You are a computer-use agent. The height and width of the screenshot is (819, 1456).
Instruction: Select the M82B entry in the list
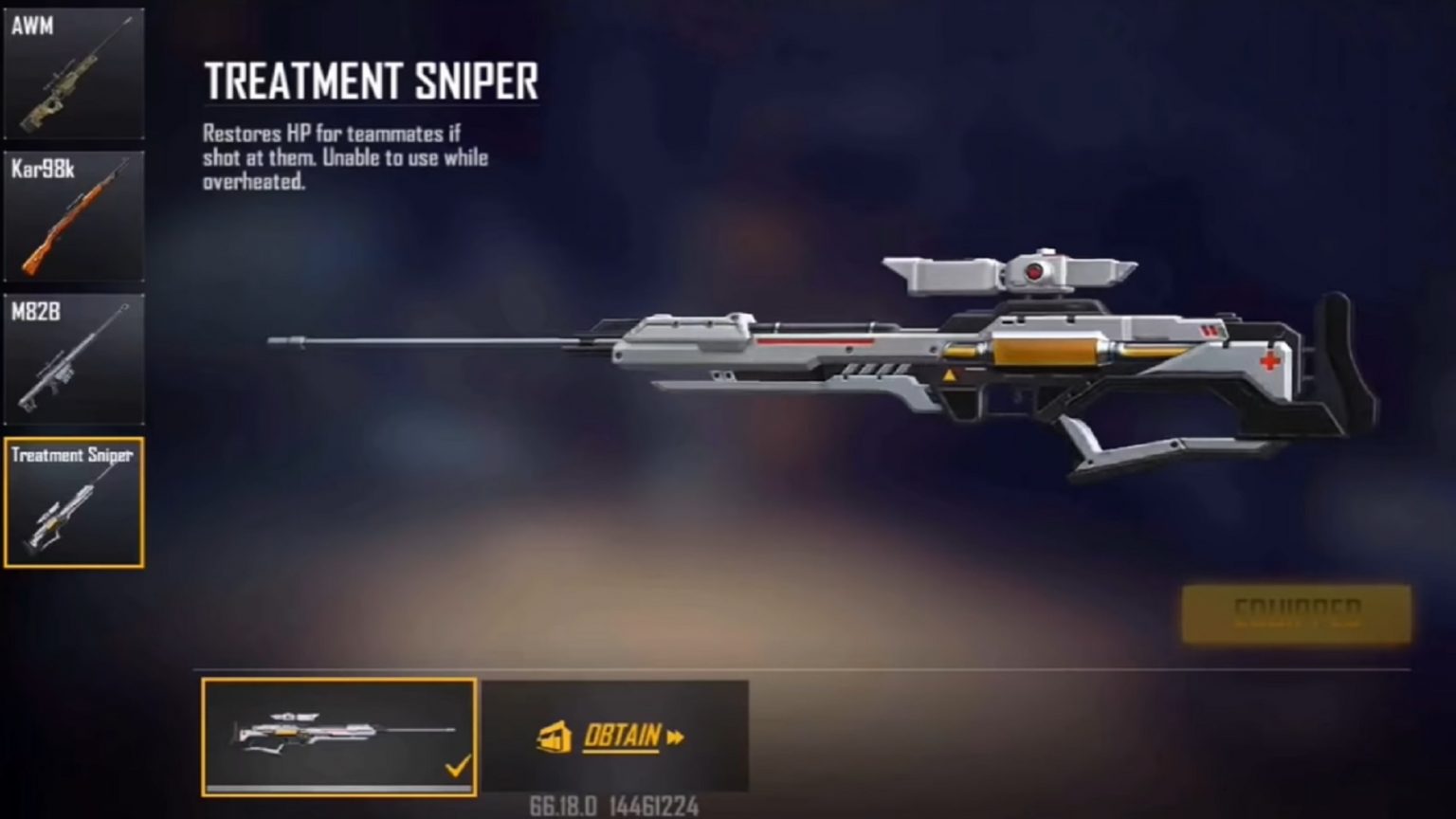click(74, 358)
